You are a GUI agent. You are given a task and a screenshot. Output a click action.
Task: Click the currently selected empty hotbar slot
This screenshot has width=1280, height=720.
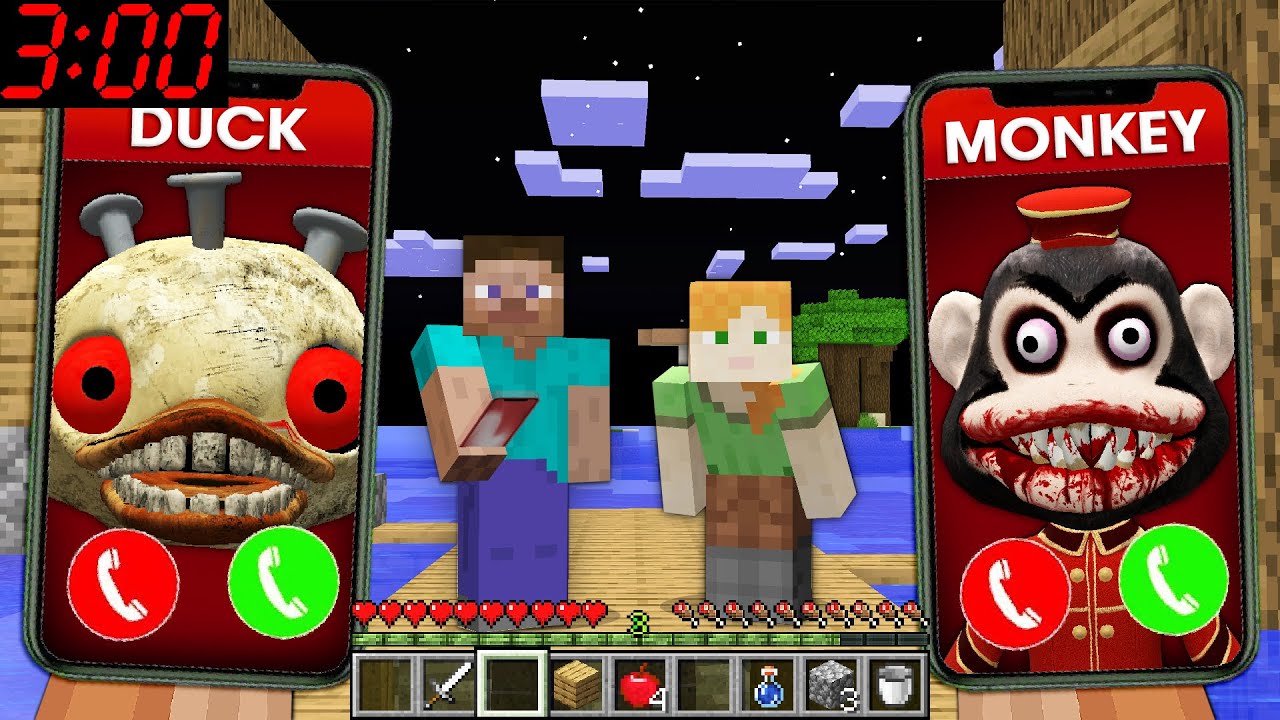point(513,685)
